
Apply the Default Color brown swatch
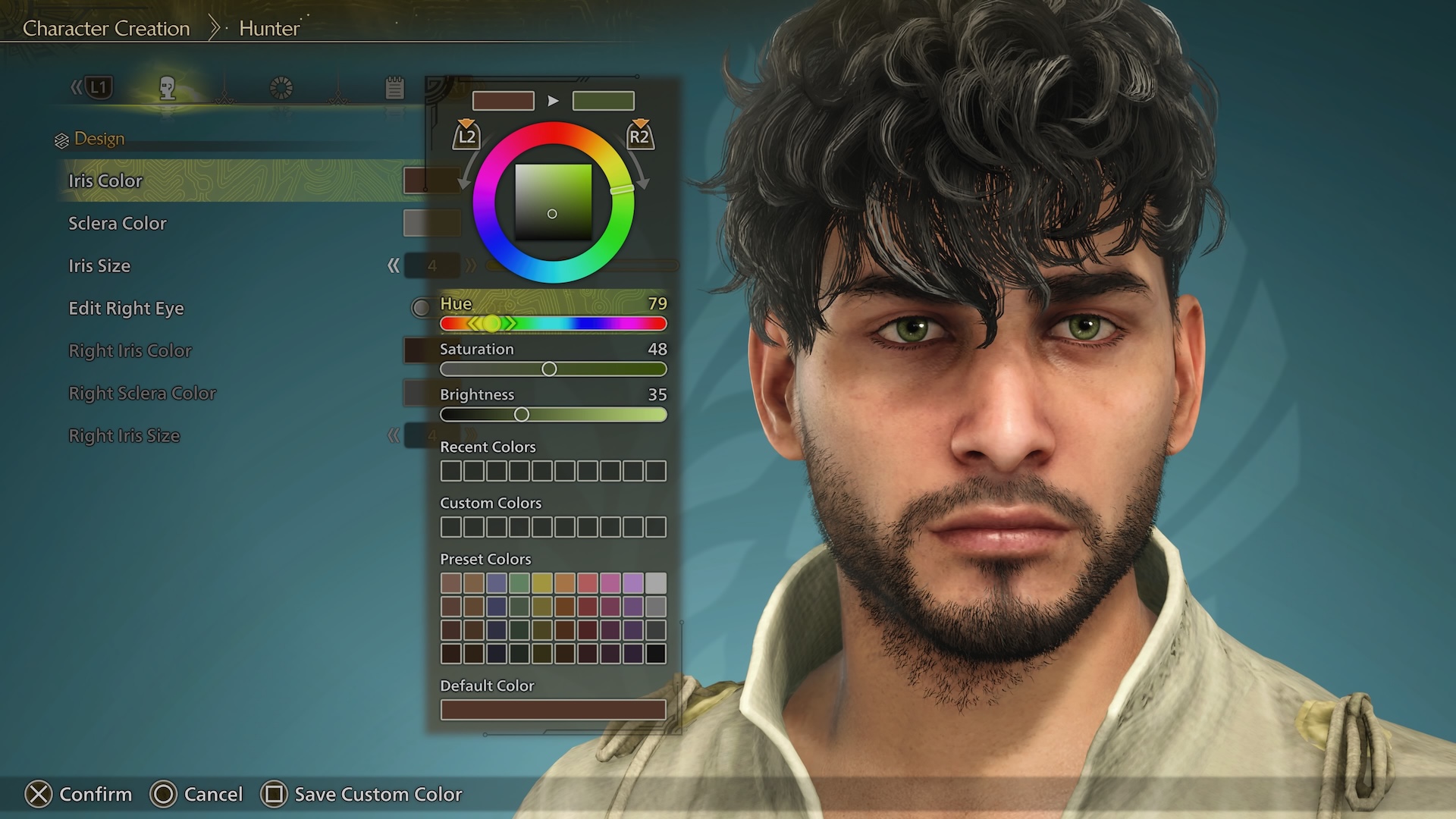coord(553,710)
